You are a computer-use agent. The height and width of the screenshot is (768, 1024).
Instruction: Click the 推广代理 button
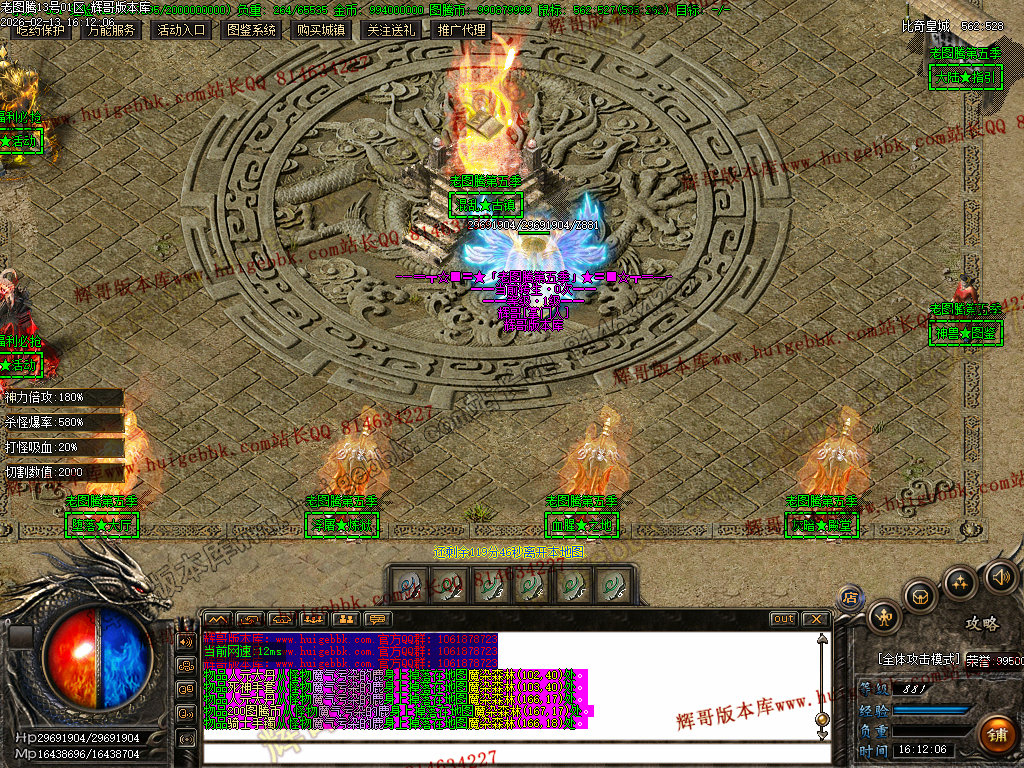(x=461, y=30)
